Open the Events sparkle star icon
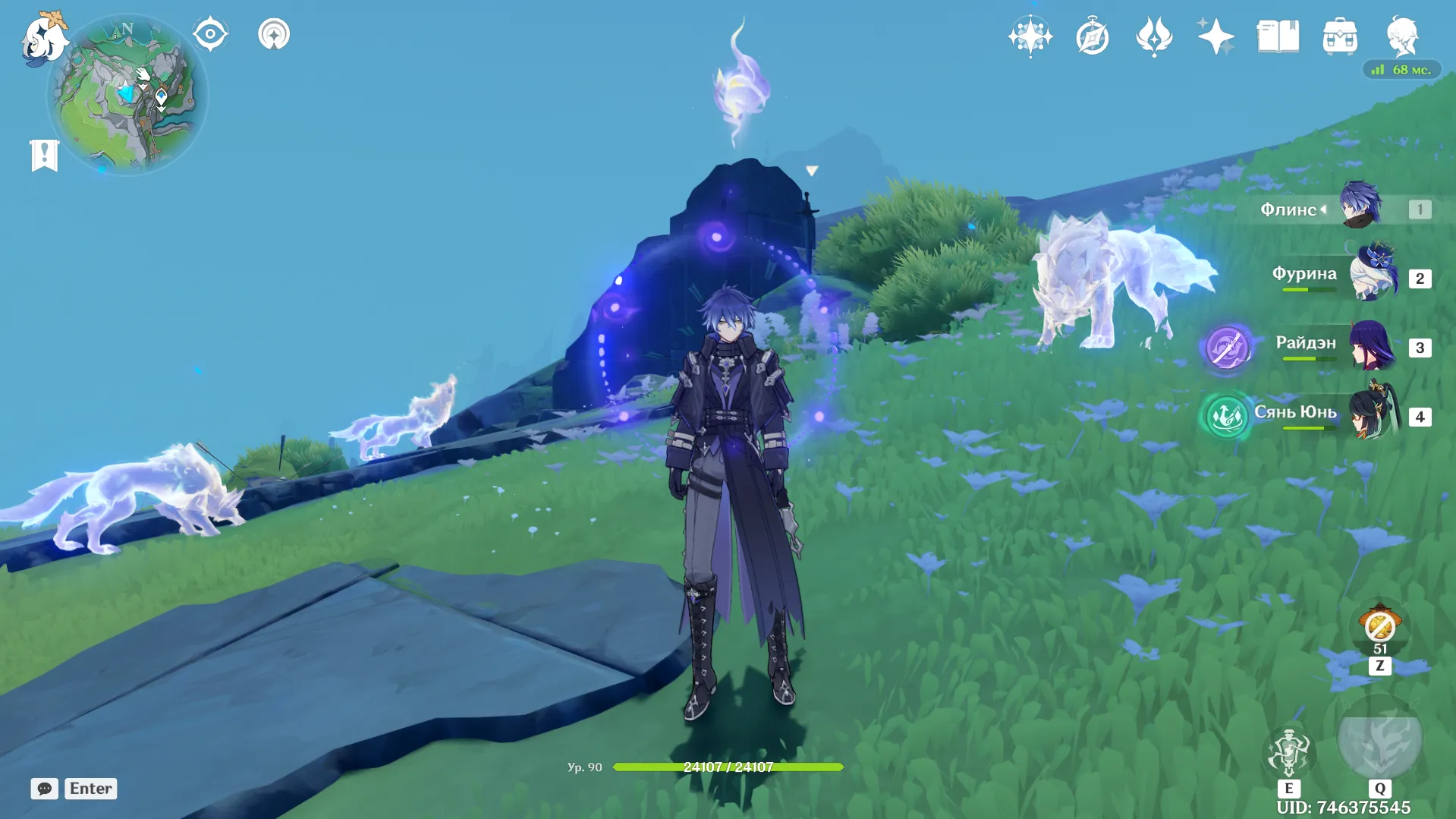The image size is (1456, 819). (x=1215, y=36)
